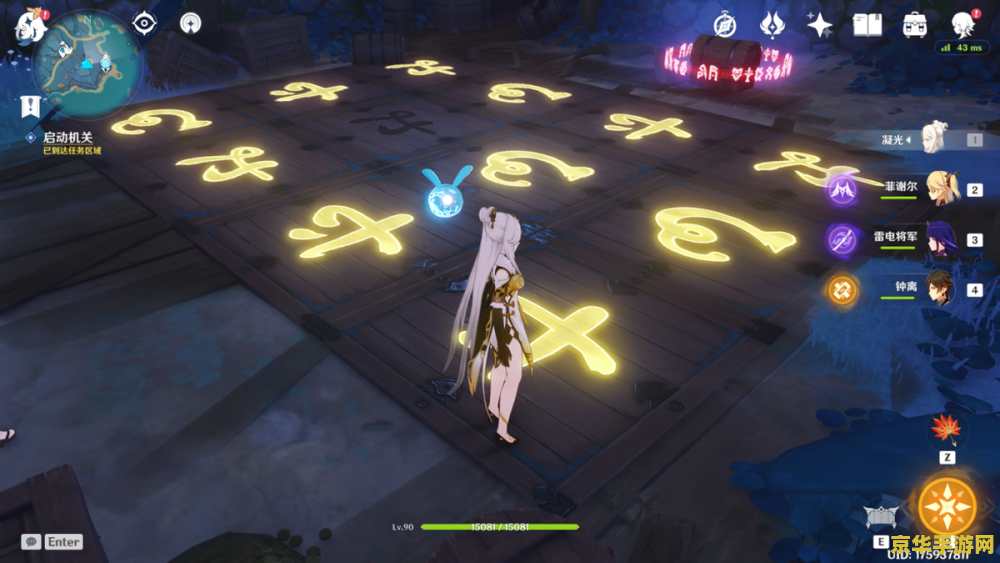Switch to party member 菲谢尔

(x=941, y=189)
